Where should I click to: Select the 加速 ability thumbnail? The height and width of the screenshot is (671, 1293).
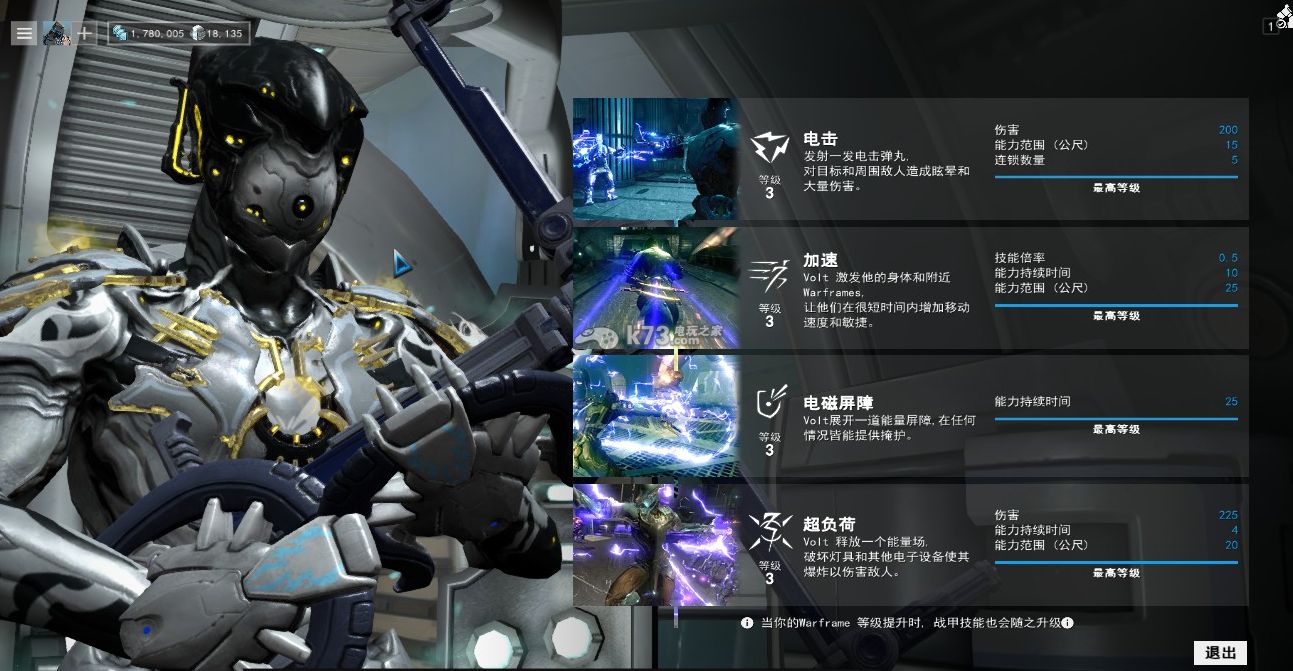pyautogui.click(x=655, y=288)
